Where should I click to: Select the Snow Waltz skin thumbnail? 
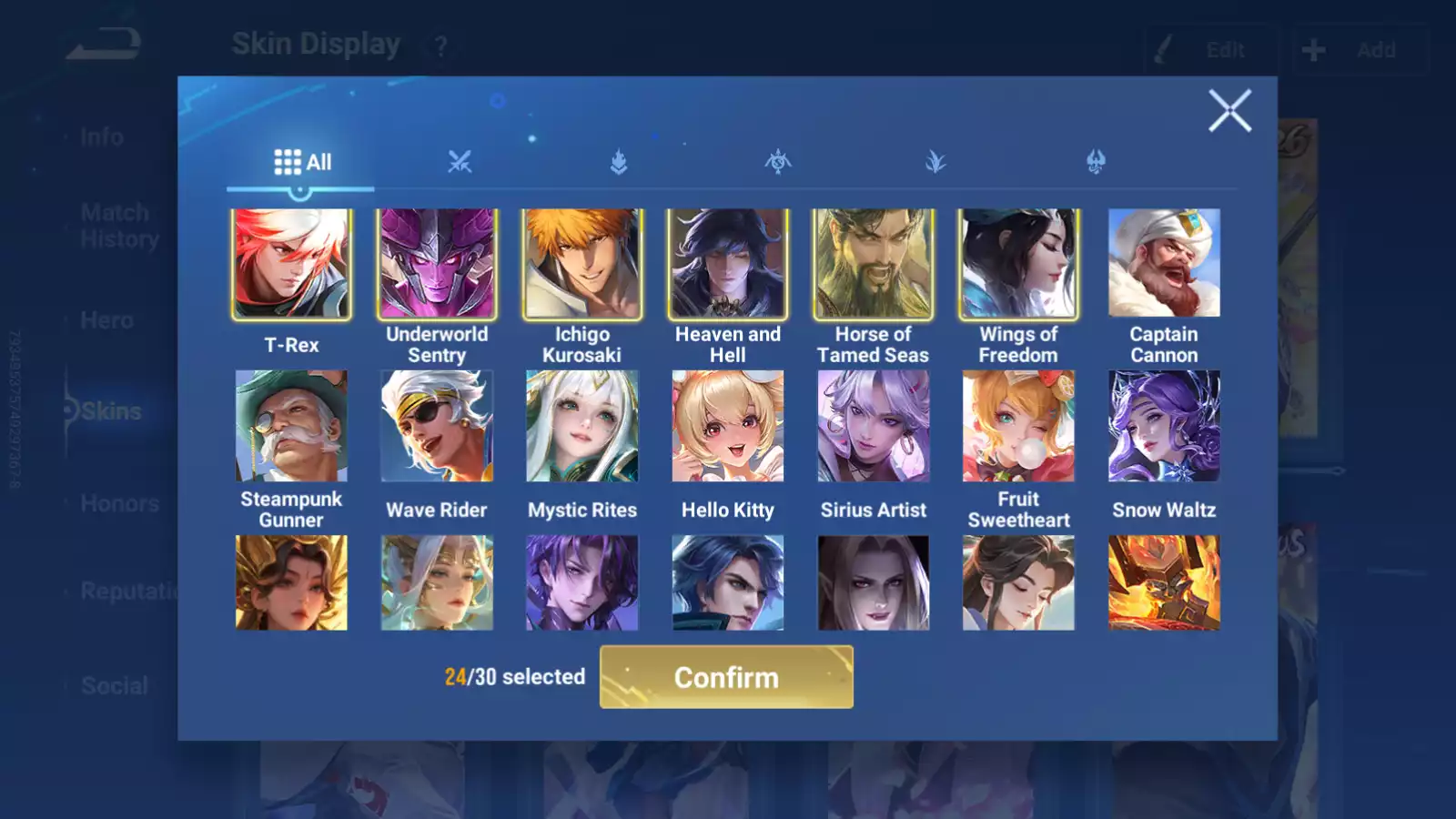[1163, 426]
